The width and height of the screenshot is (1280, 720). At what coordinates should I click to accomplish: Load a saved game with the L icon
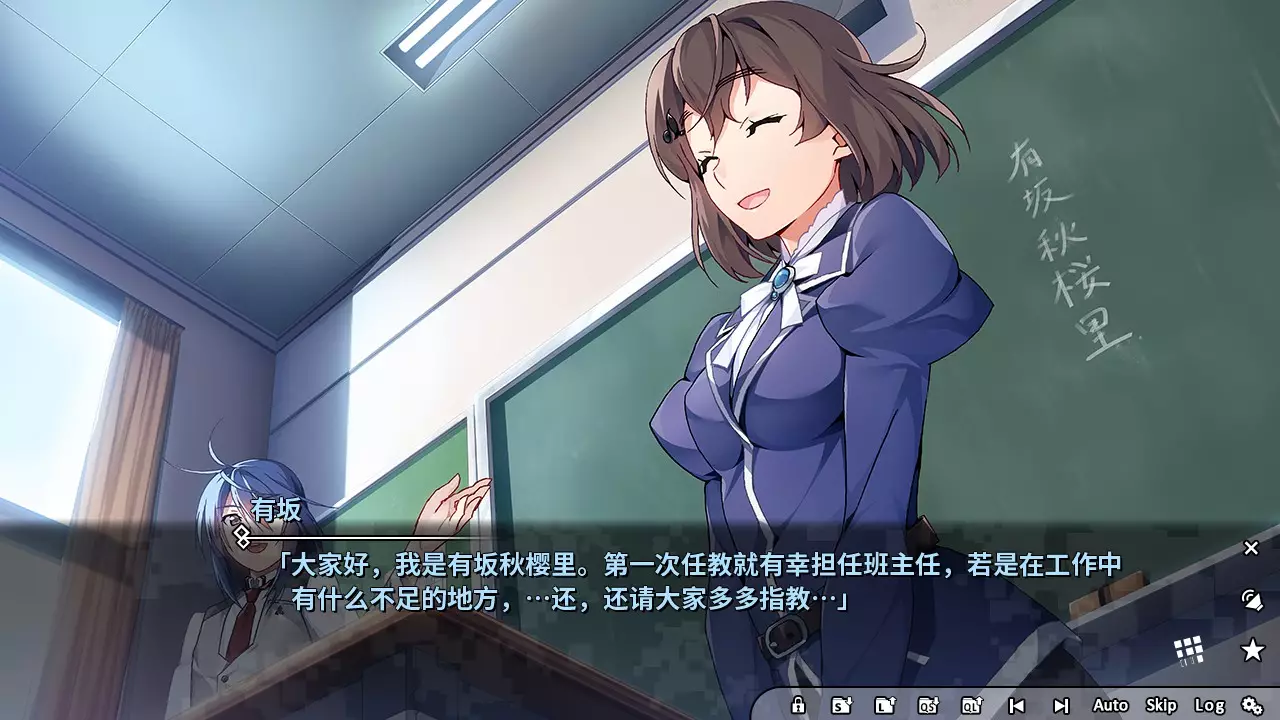(x=885, y=704)
